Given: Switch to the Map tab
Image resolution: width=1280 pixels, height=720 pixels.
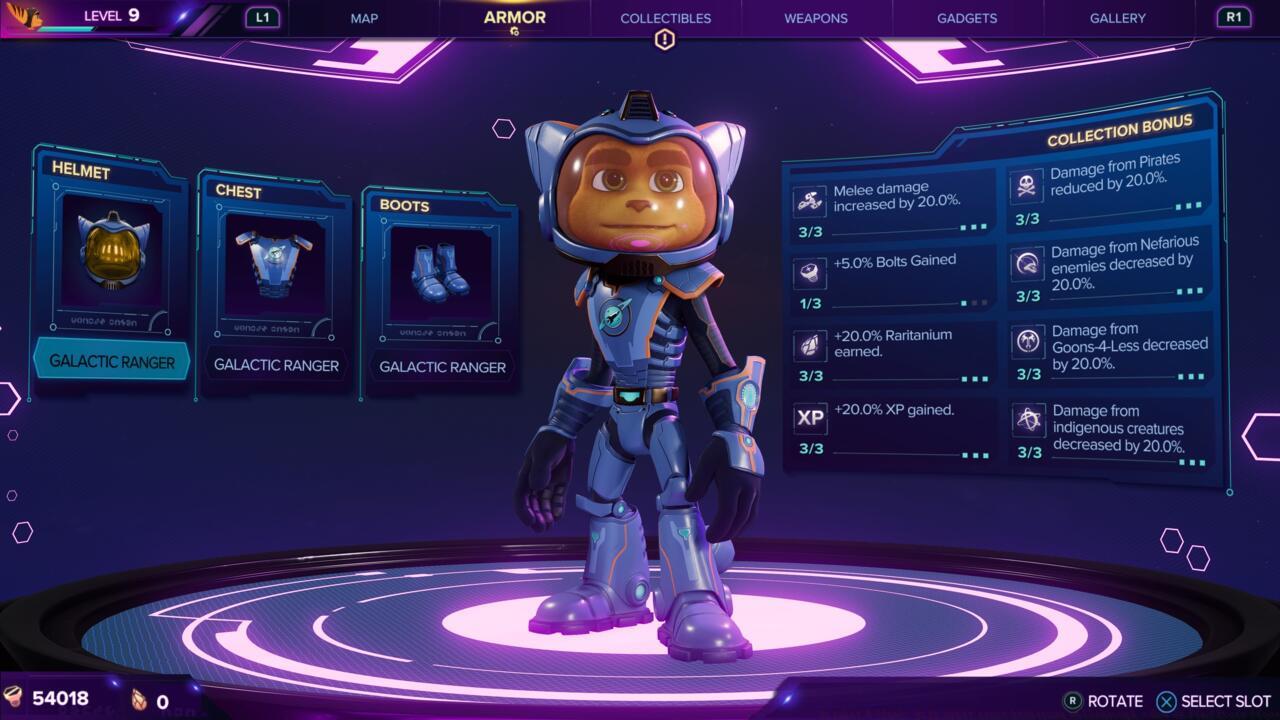Looking at the screenshot, I should [x=364, y=18].
